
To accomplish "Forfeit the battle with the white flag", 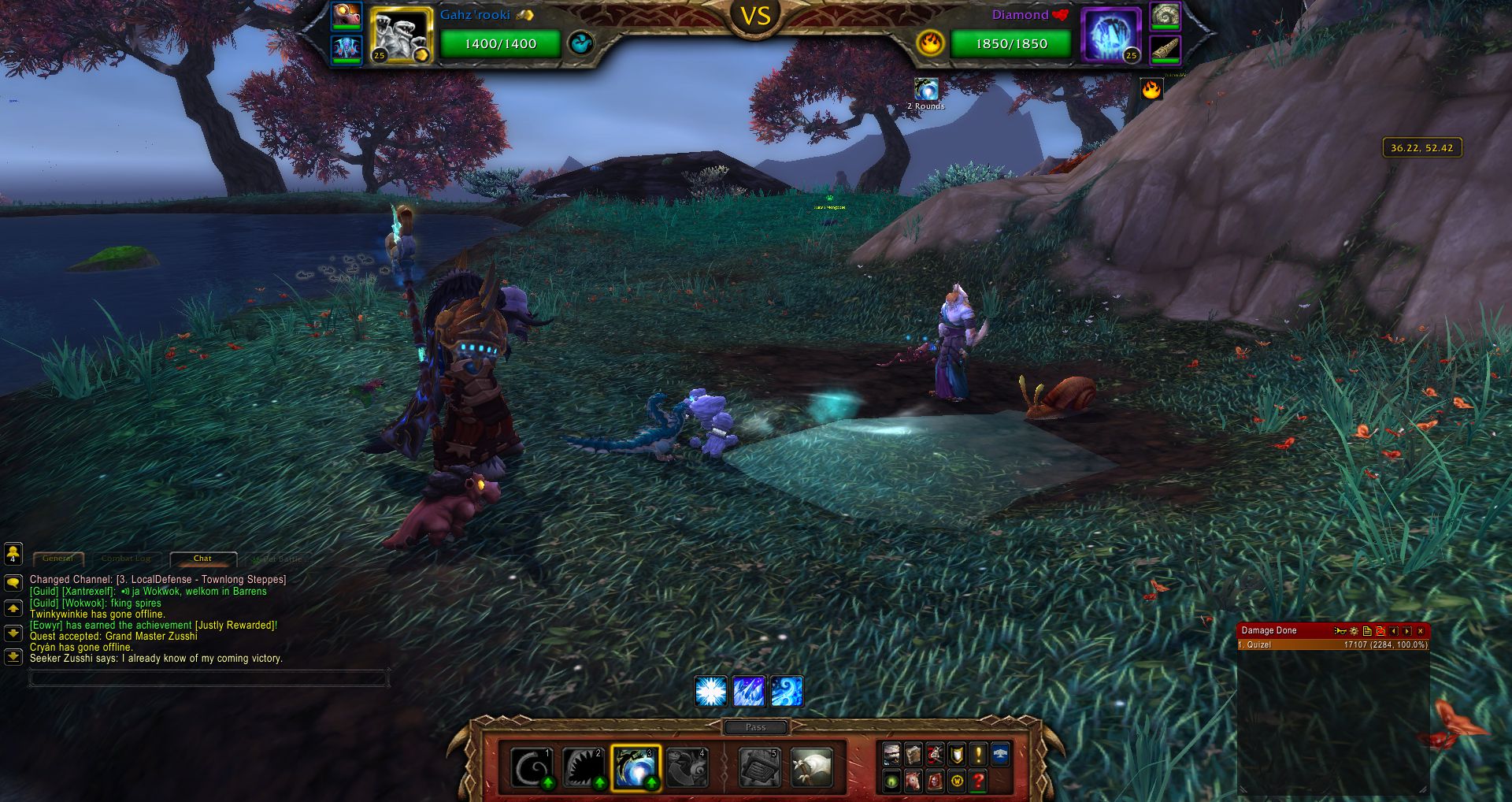I will 812,768.
